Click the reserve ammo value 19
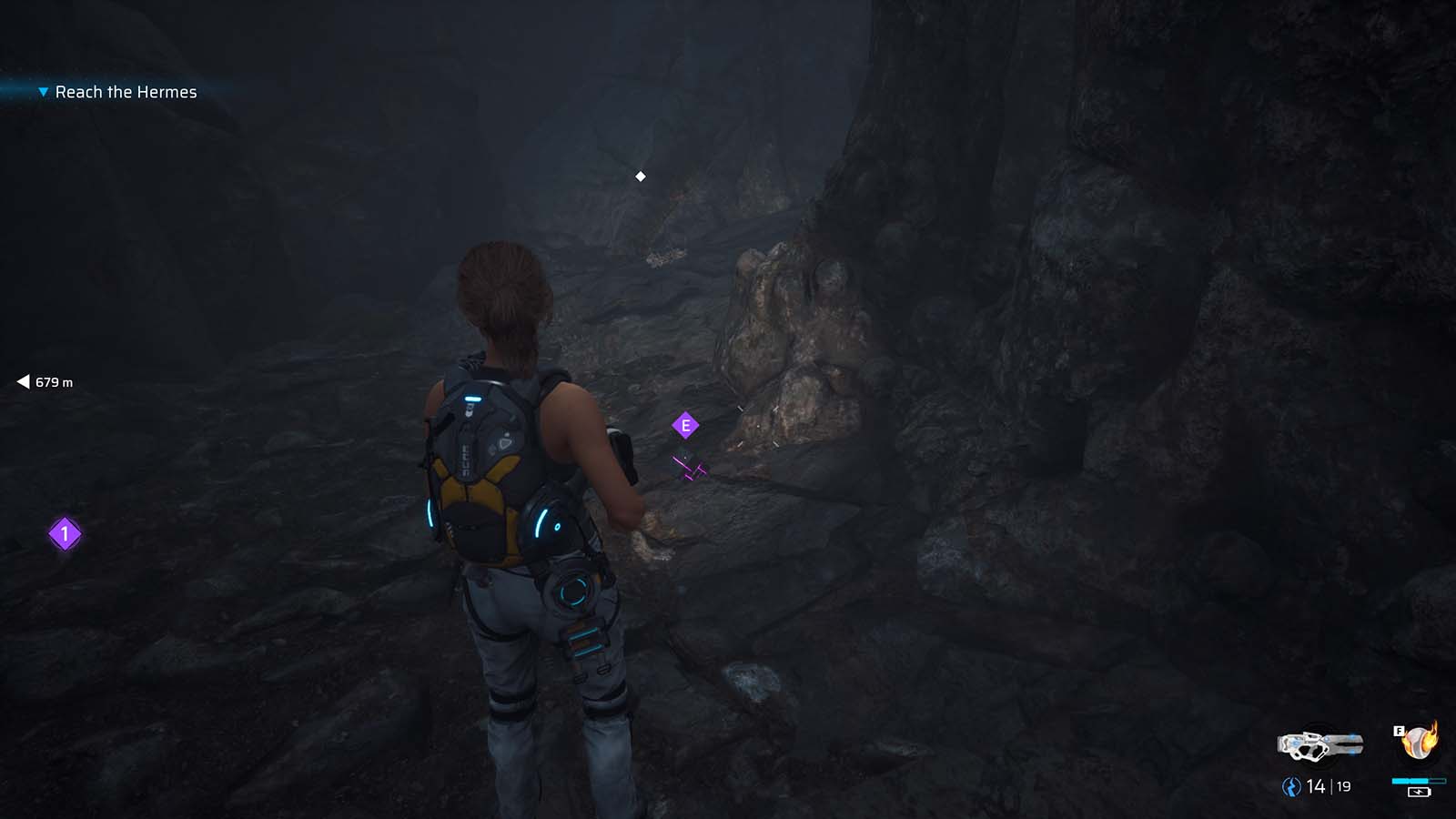 click(1344, 786)
